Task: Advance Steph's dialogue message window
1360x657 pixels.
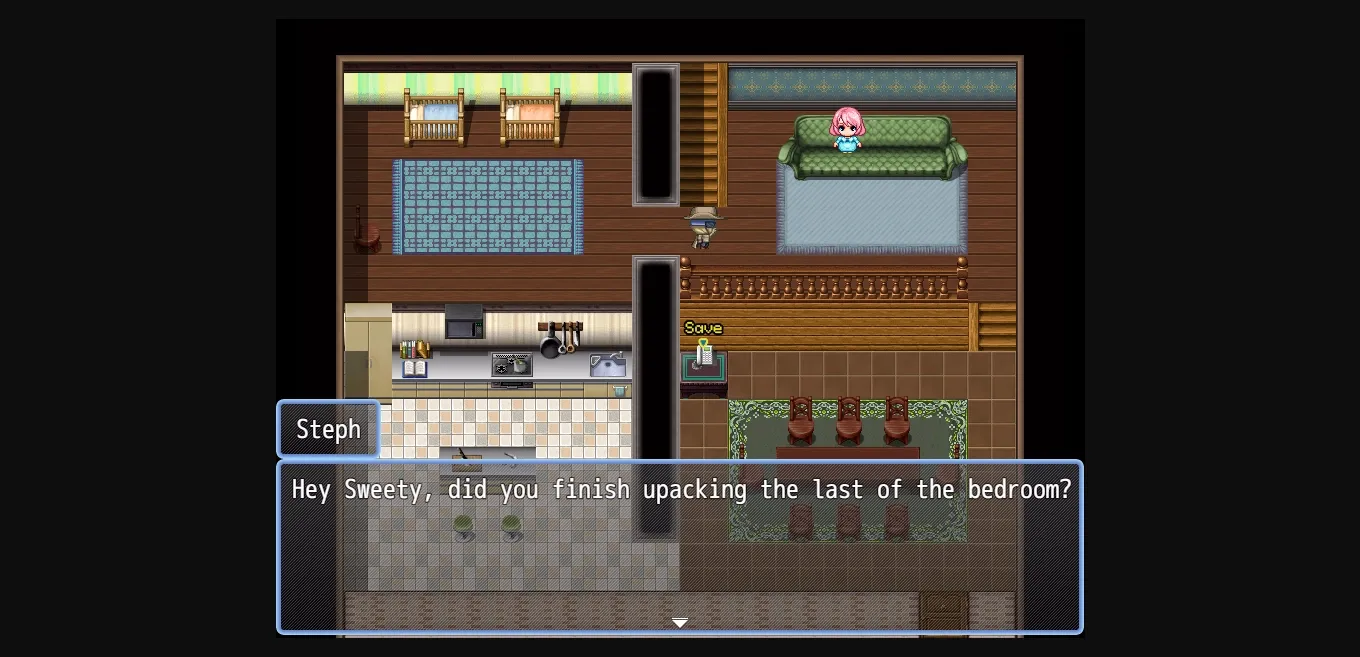Action: tap(680, 547)
